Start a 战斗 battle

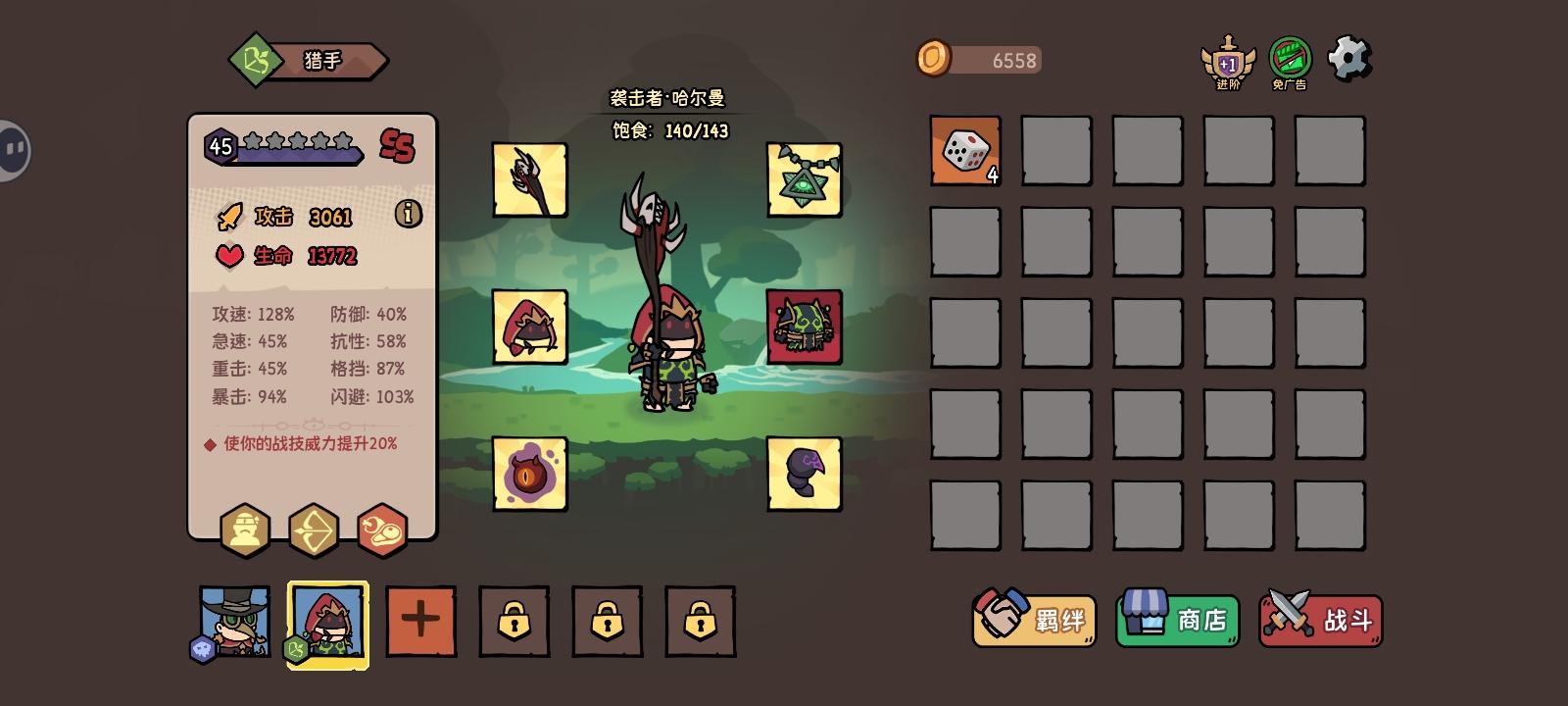click(x=1320, y=621)
